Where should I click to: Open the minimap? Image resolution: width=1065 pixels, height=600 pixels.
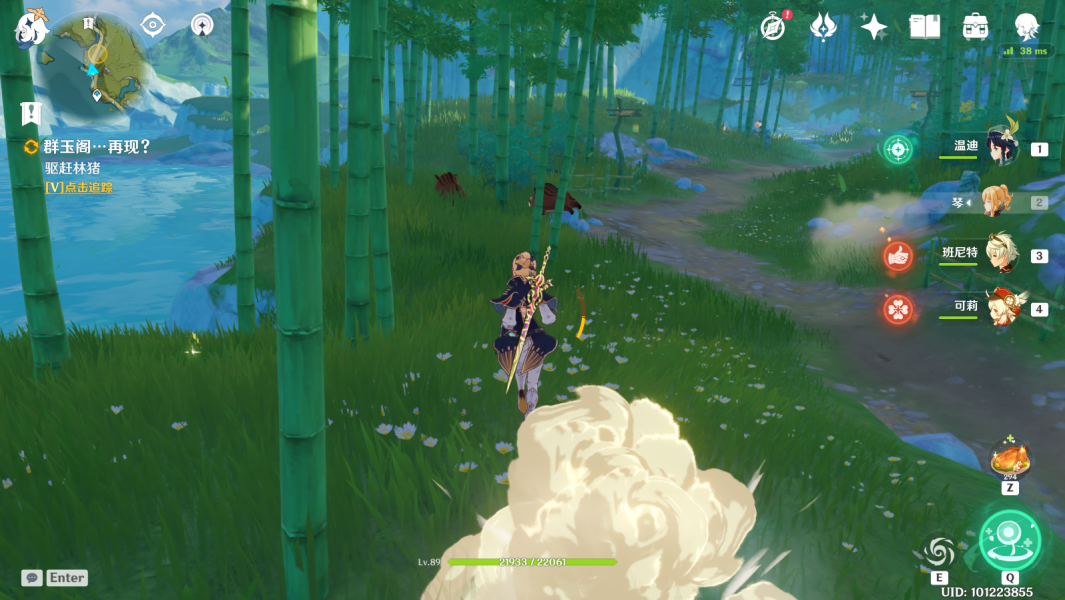click(97, 62)
